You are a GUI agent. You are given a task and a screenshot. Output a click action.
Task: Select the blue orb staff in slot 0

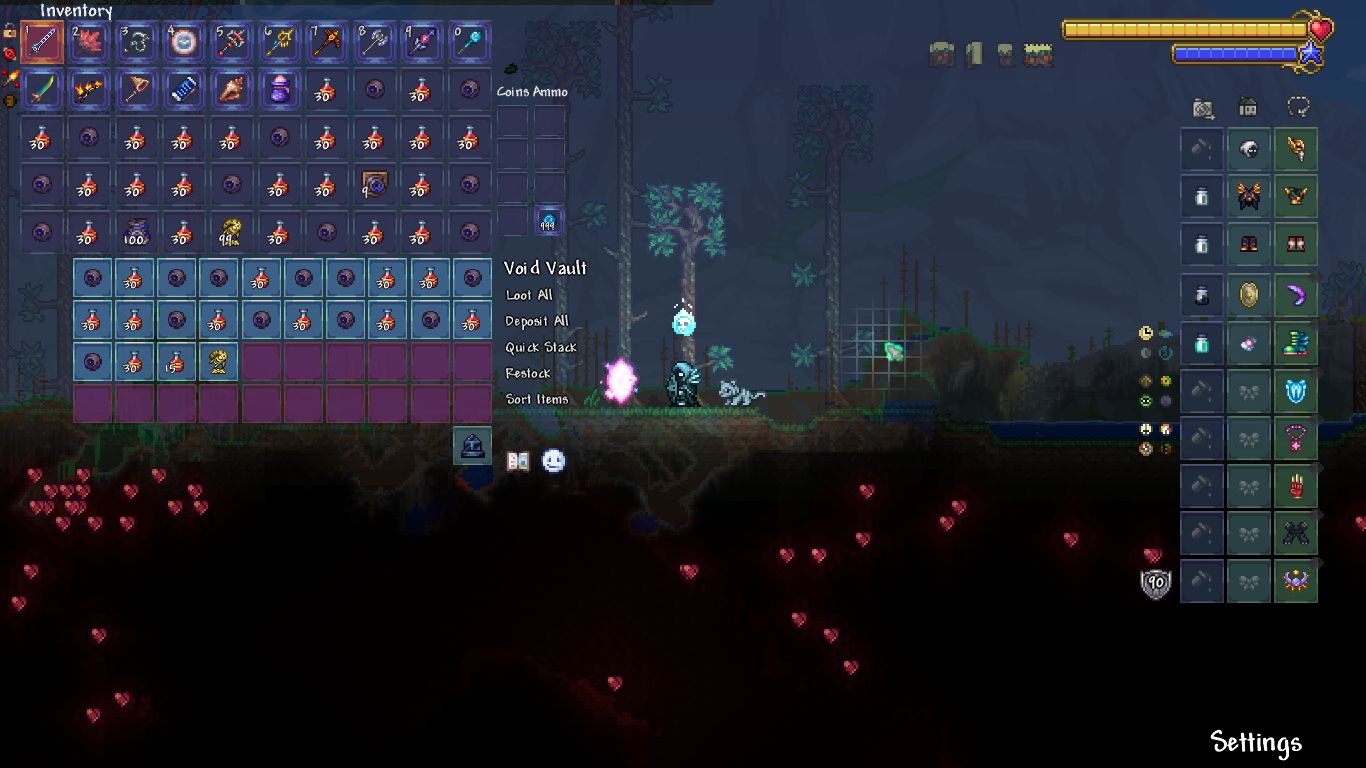pos(468,43)
